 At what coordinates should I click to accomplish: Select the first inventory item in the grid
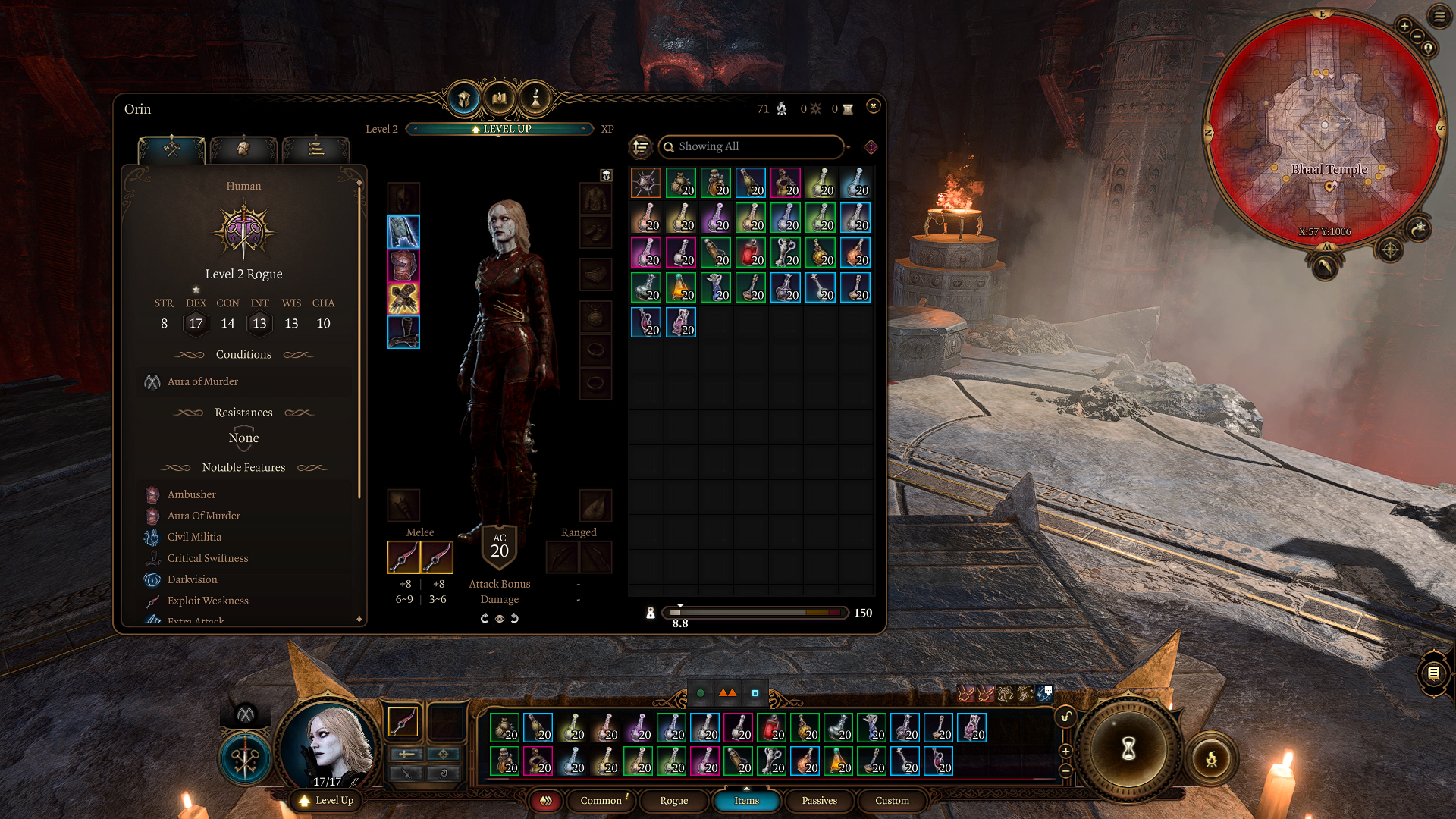tap(646, 183)
